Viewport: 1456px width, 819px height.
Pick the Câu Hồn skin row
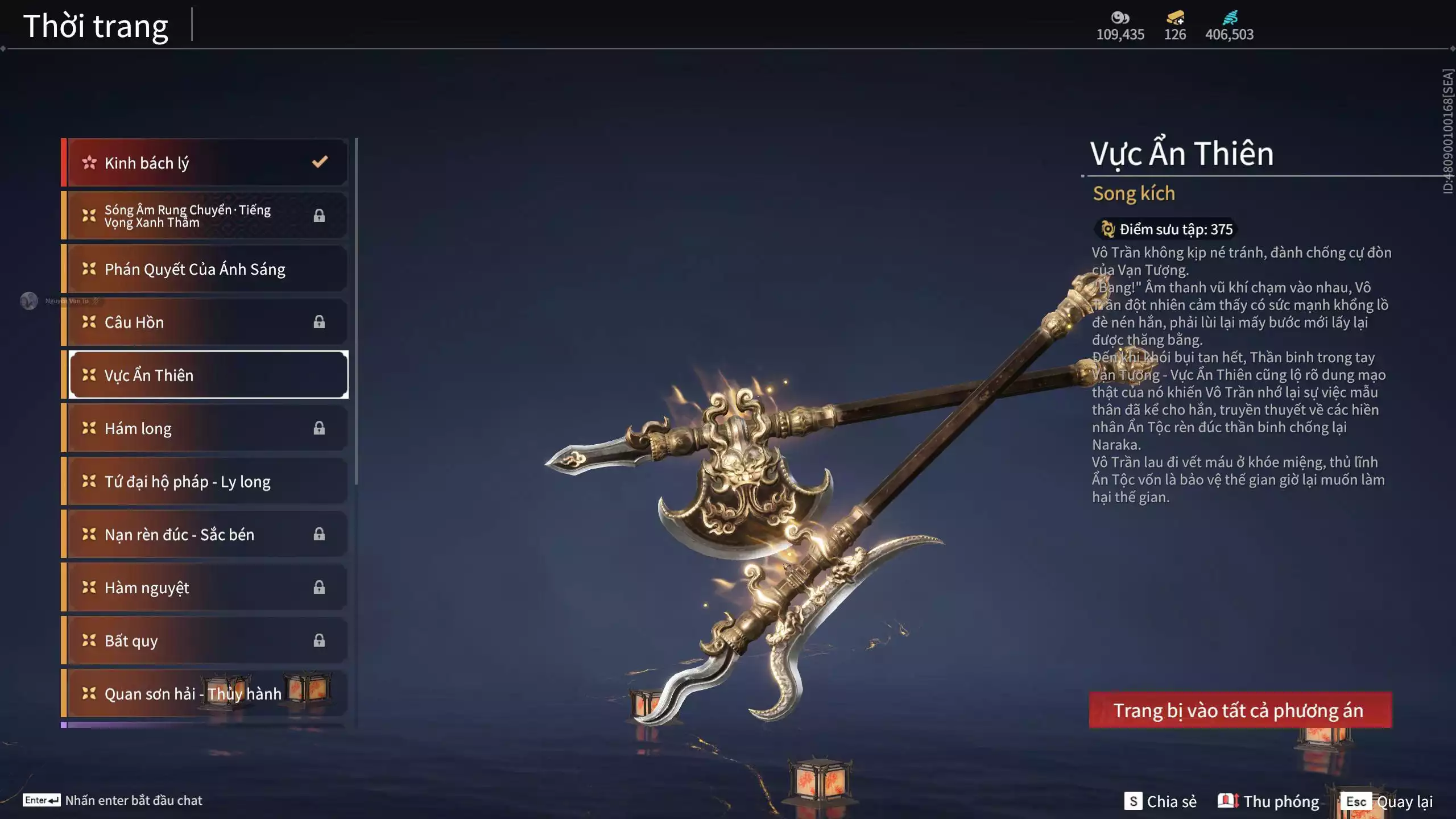click(x=205, y=322)
